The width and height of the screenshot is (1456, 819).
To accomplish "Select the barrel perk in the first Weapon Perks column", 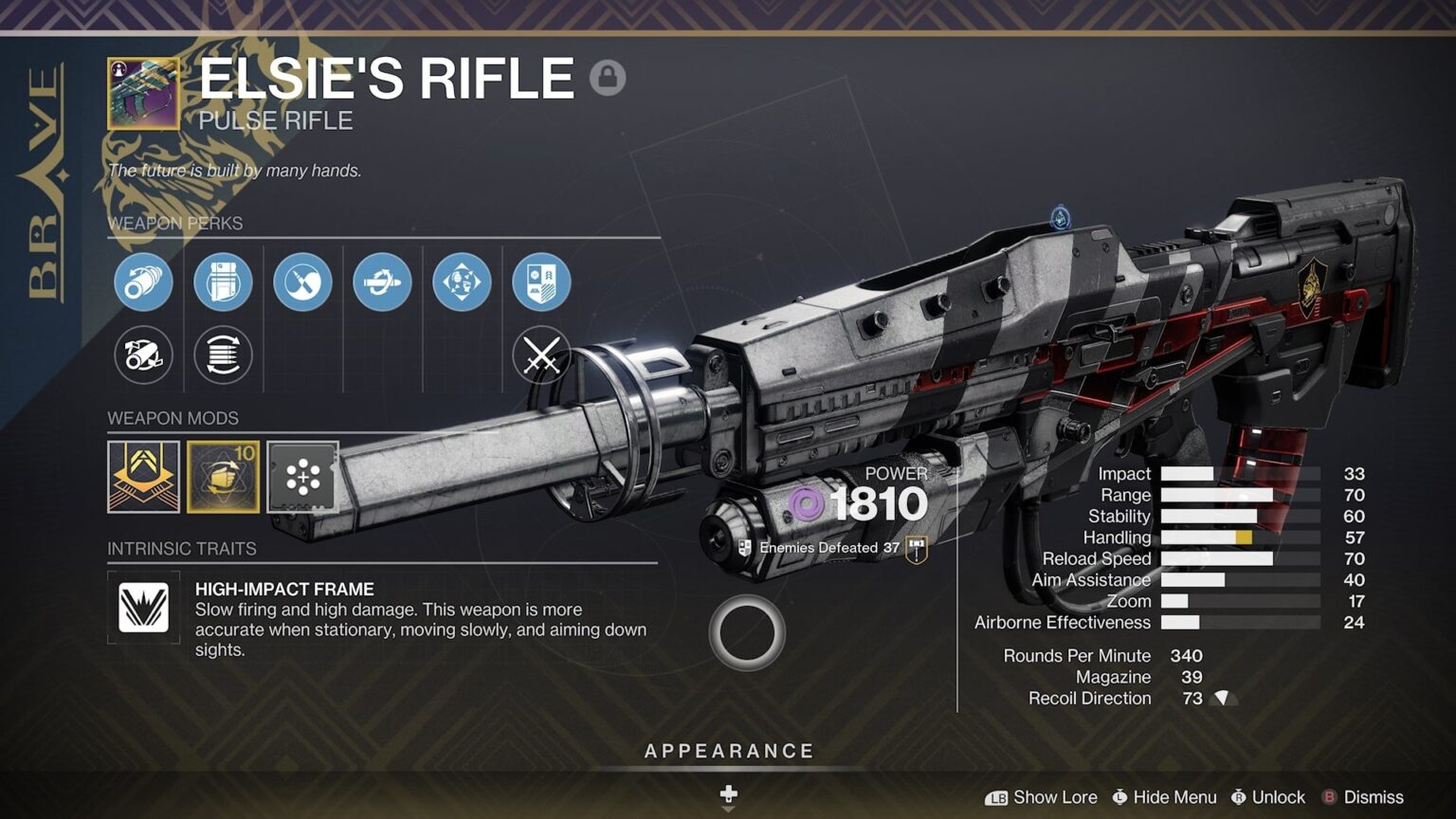I will pos(142,282).
